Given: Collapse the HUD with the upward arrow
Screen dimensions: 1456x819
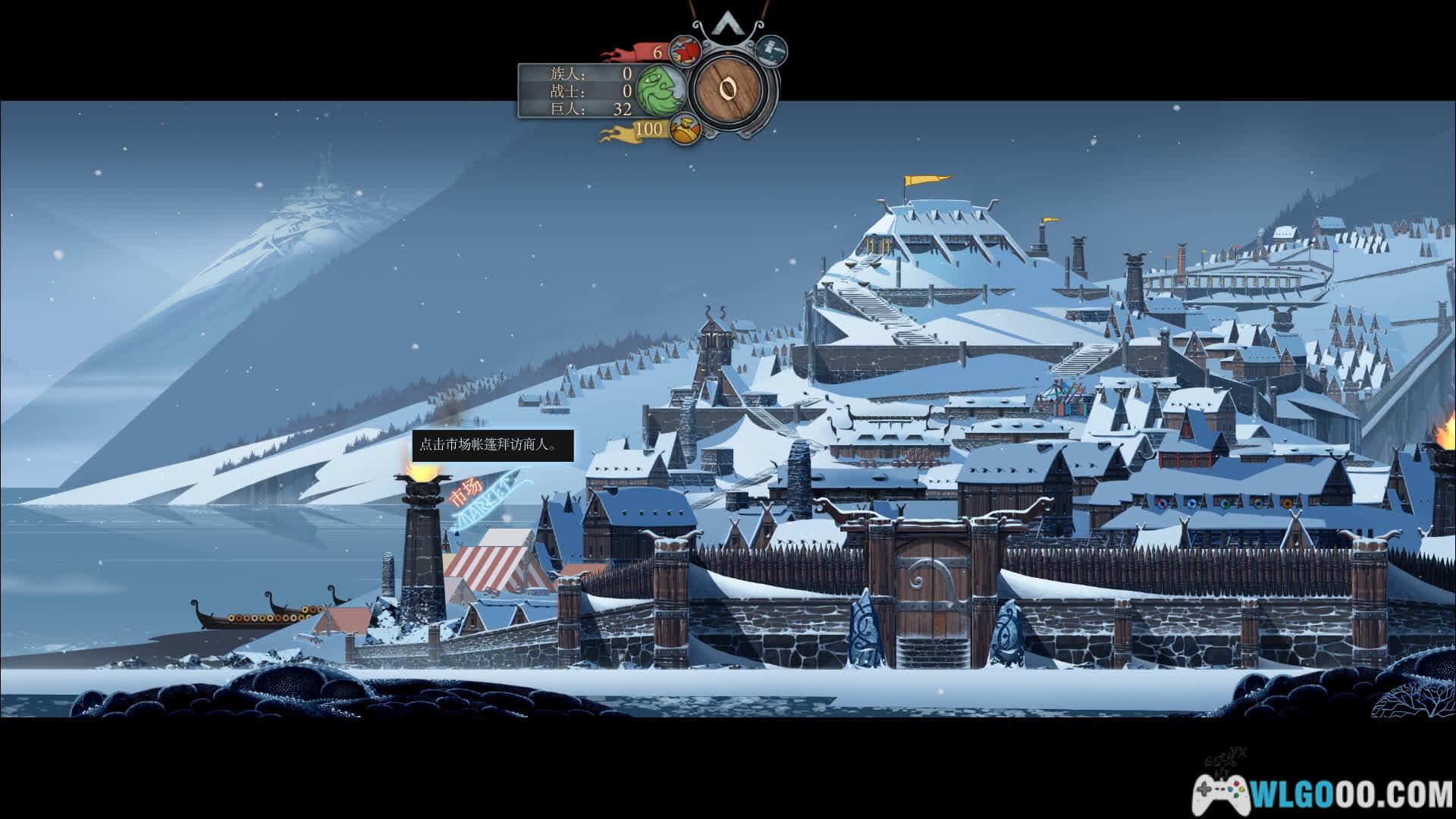Looking at the screenshot, I should tap(728, 27).
